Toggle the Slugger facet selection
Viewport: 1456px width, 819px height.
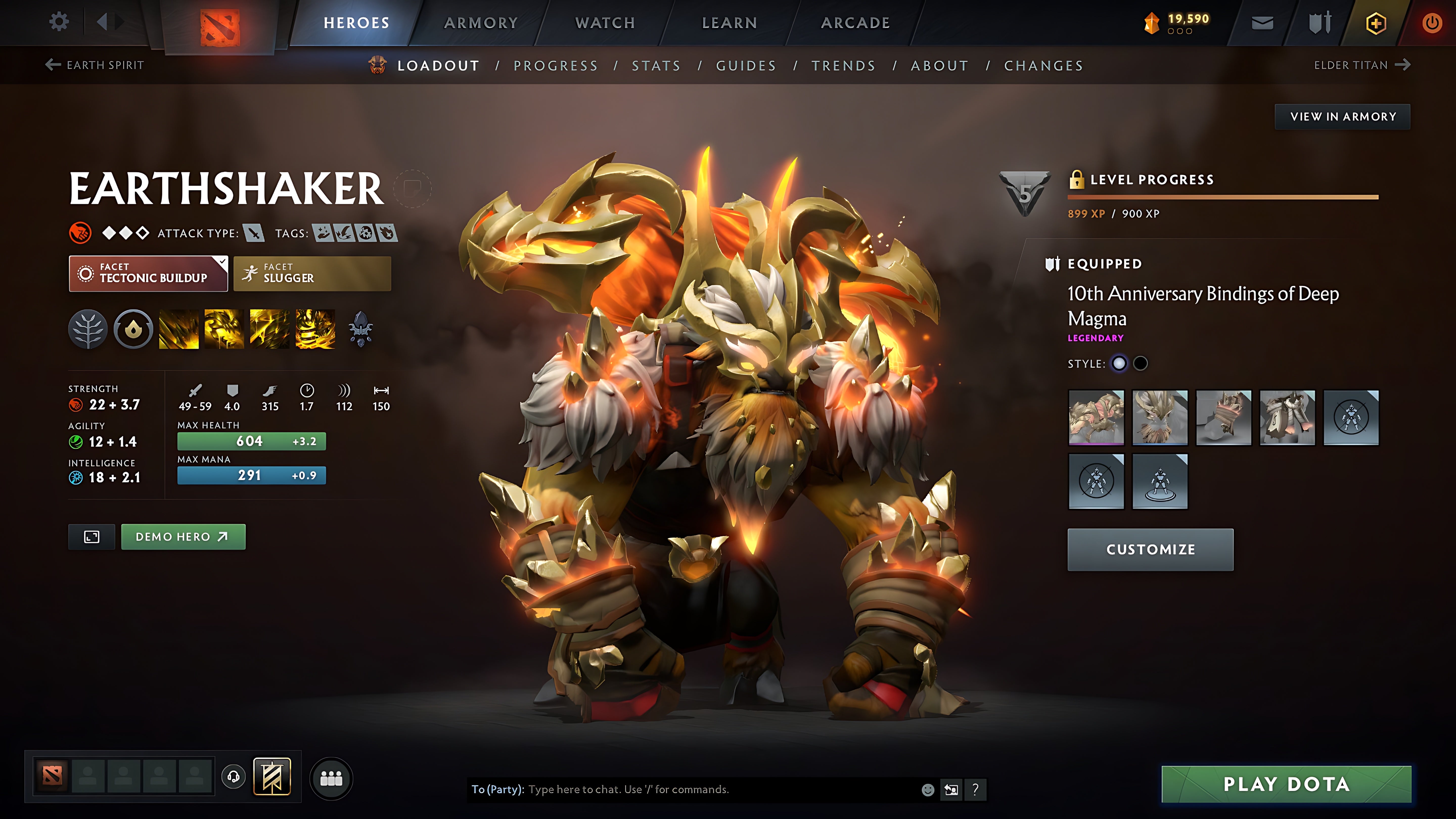pos(311,274)
